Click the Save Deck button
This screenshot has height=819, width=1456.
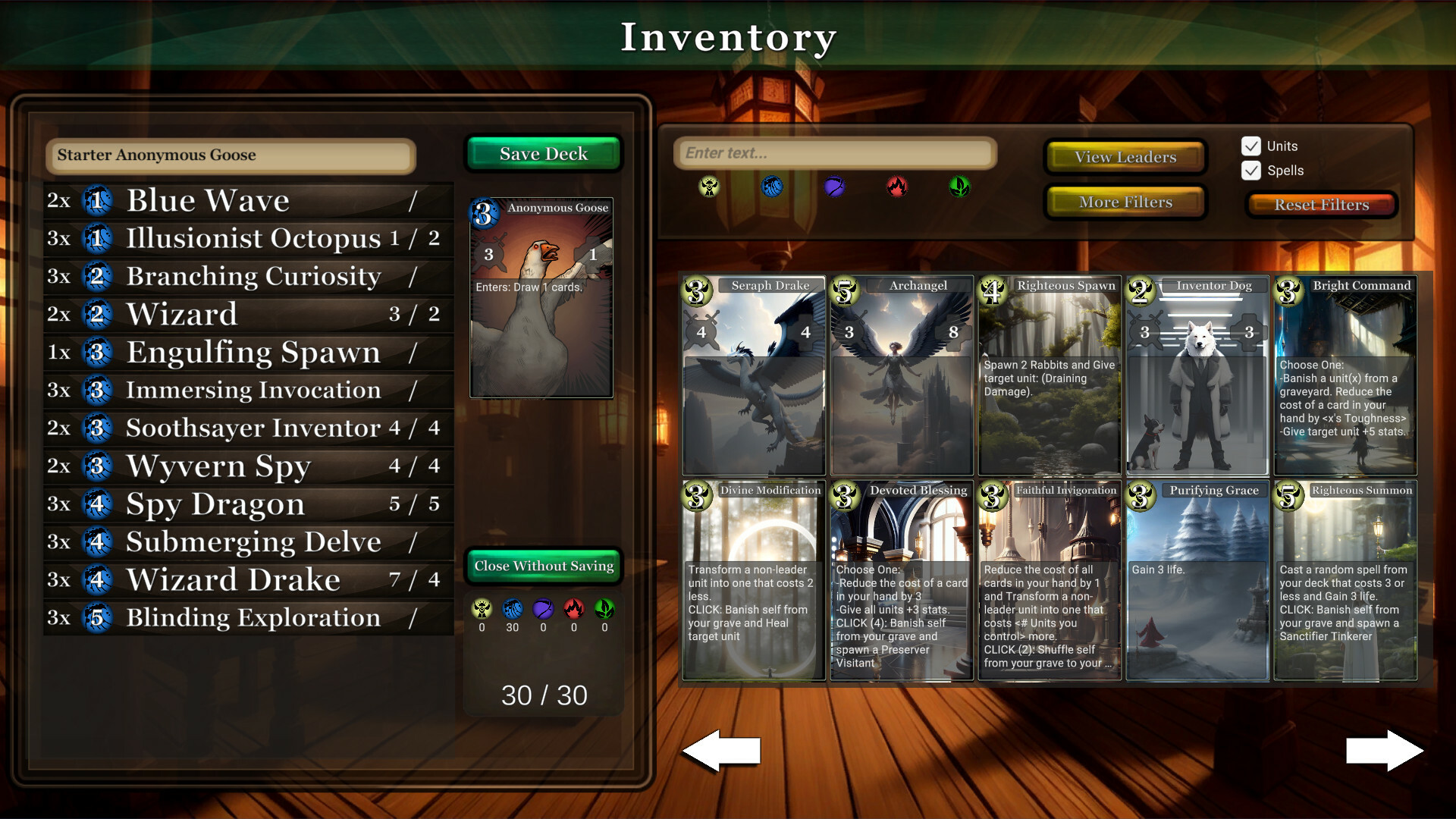[543, 153]
